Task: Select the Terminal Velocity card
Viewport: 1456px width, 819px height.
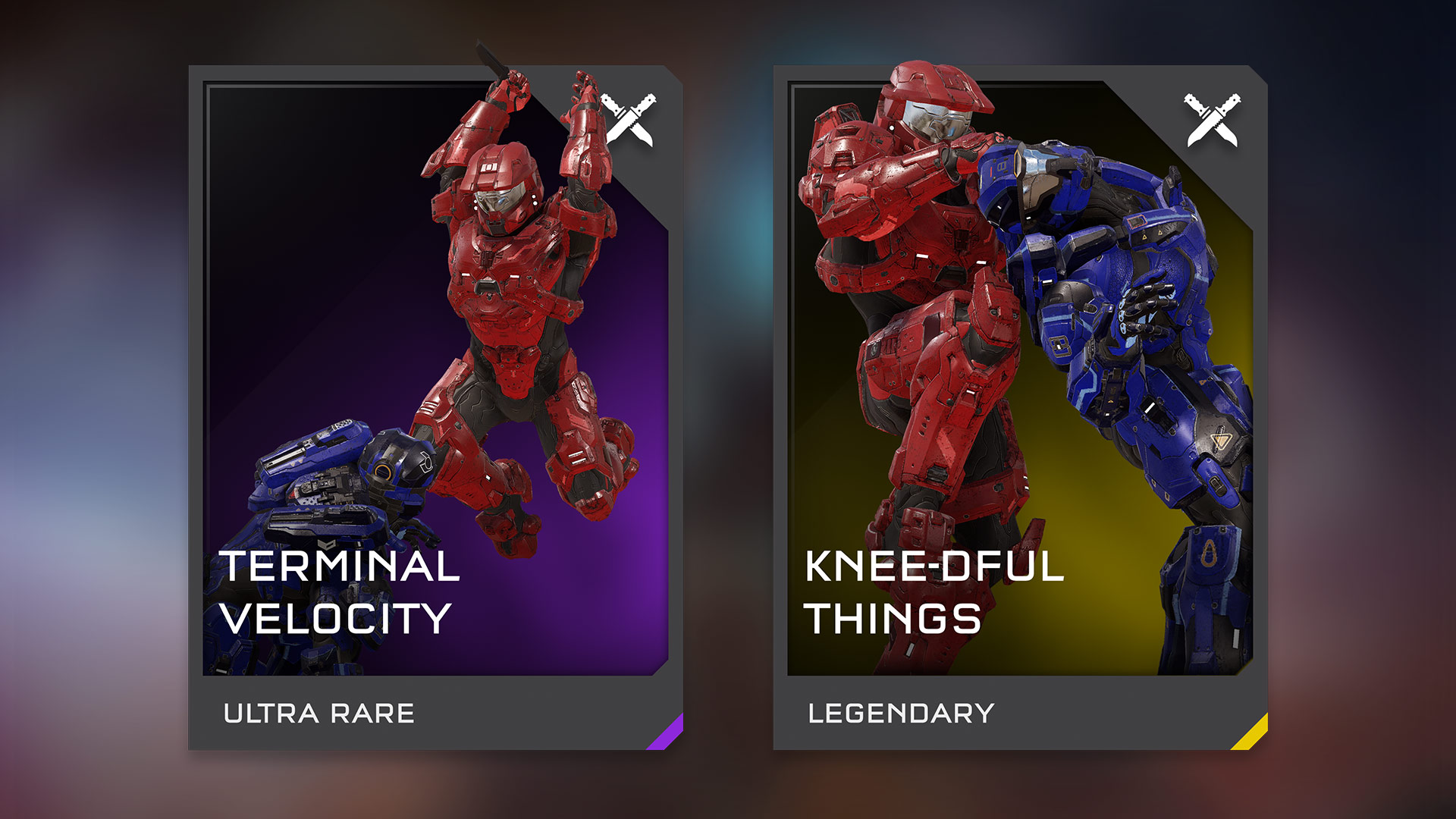Action: (x=435, y=408)
